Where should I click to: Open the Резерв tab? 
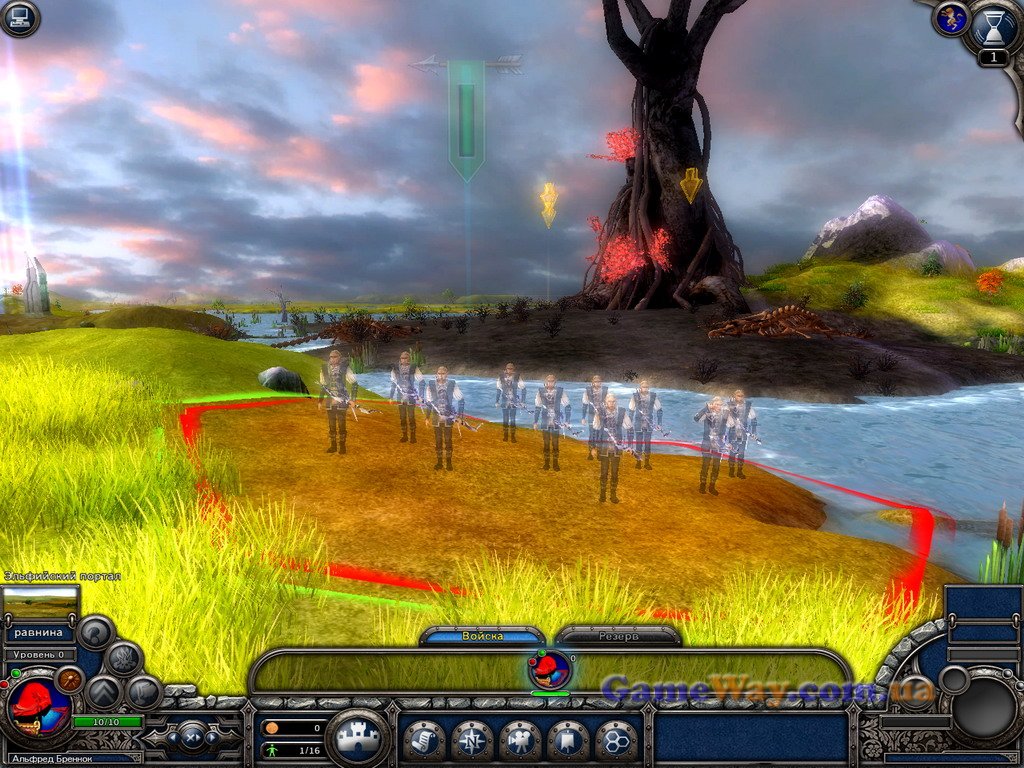[x=618, y=636]
